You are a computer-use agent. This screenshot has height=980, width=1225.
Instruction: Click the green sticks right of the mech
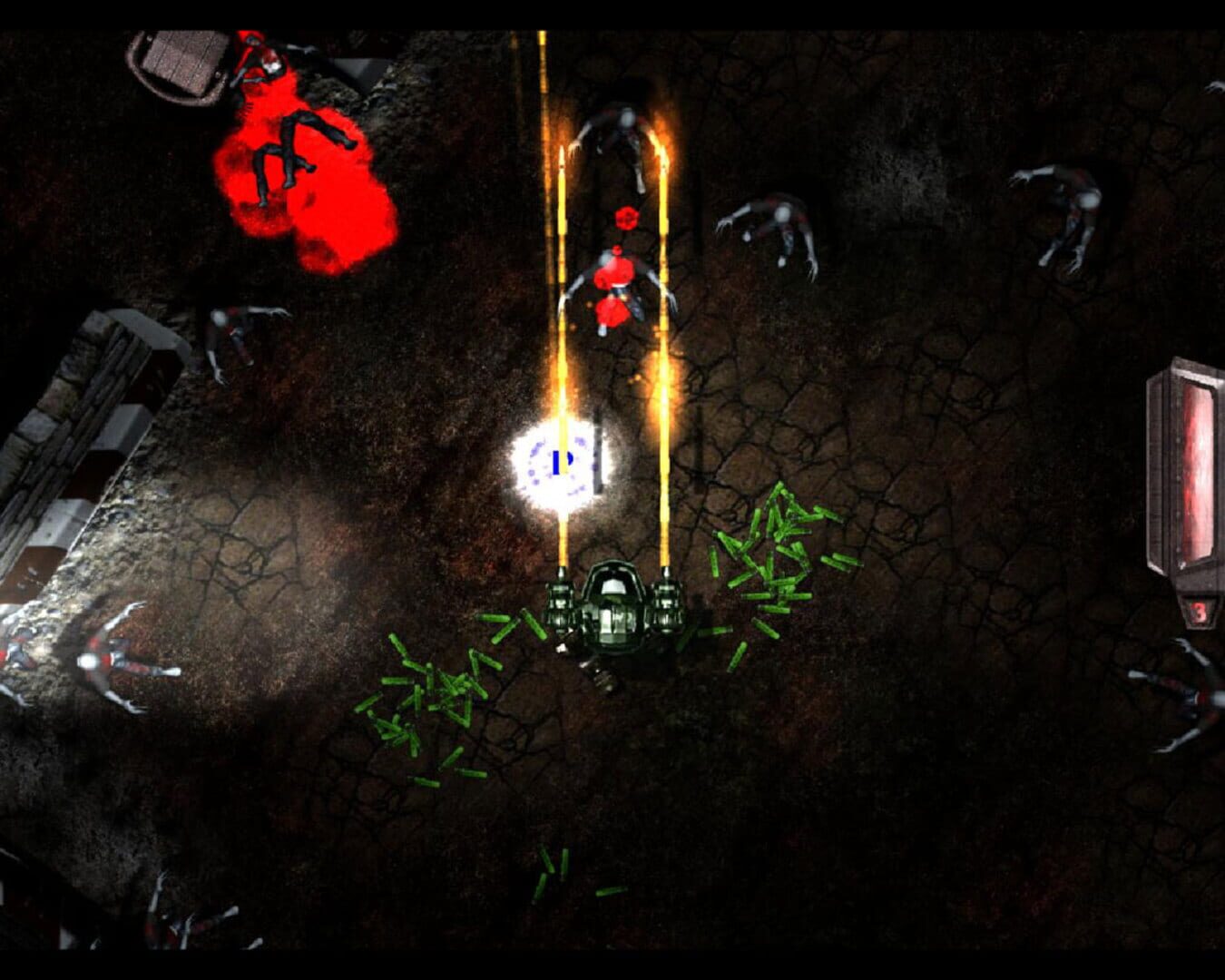[771, 563]
